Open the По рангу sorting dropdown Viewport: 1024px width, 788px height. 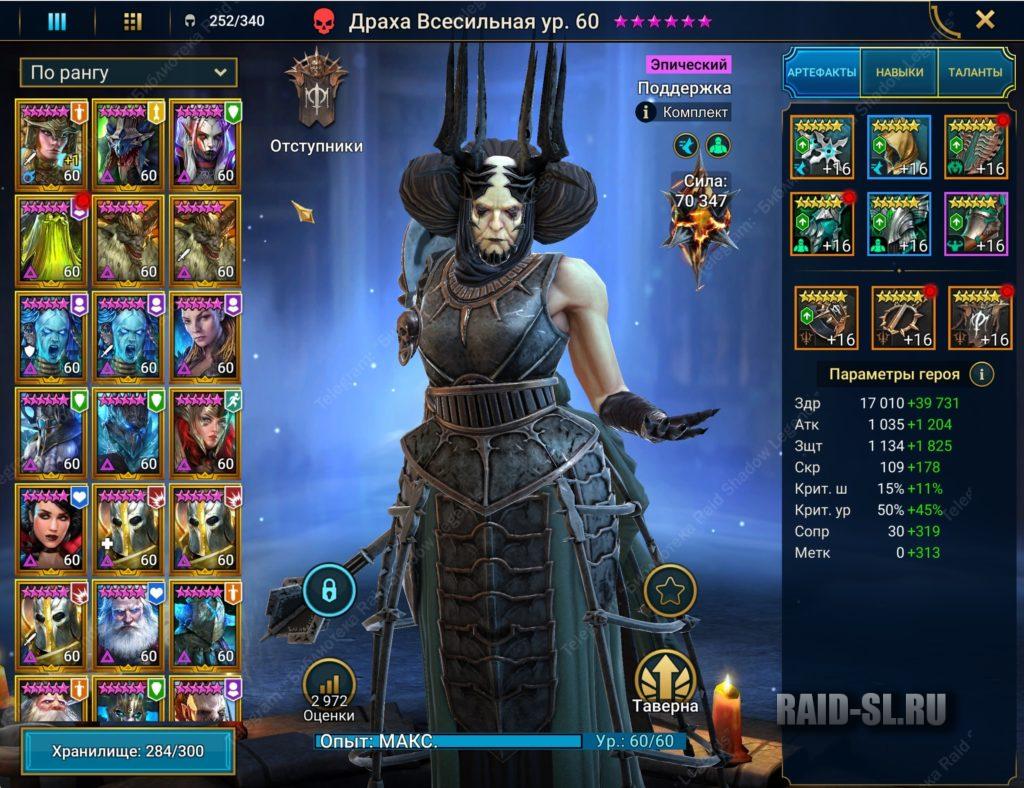128,72
